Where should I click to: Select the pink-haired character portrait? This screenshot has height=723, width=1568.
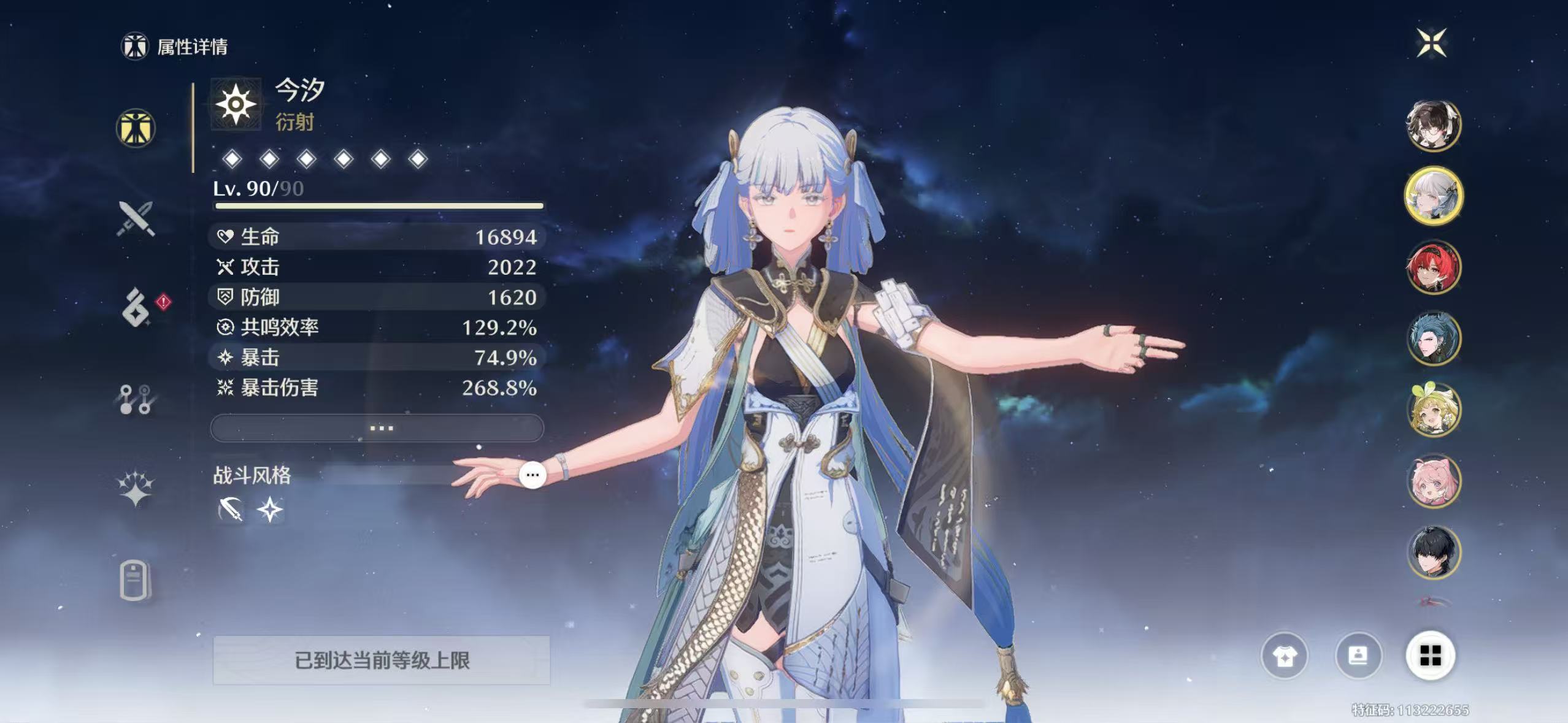(1433, 481)
